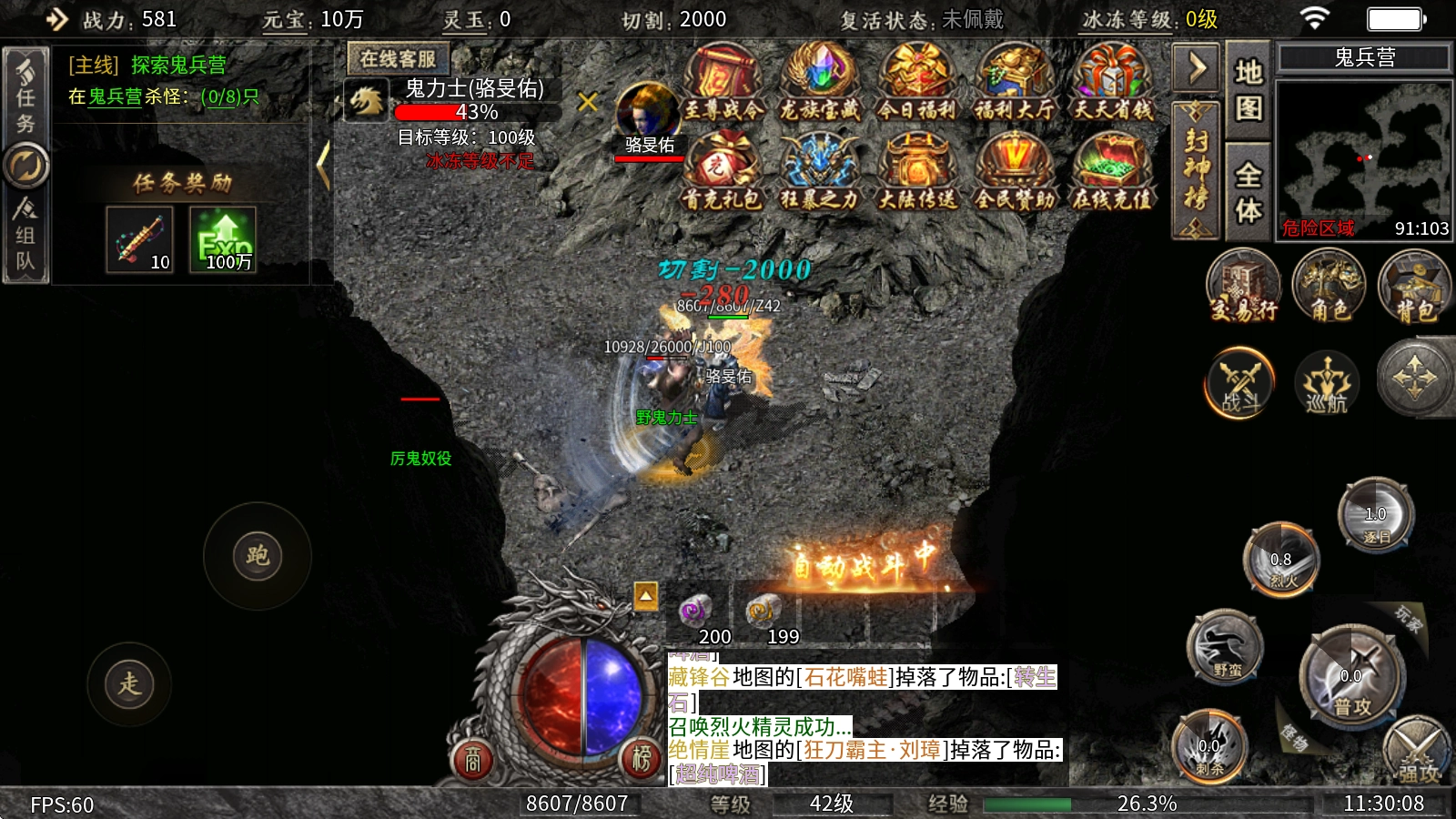1456x819 pixels.
Task: Collapse the top icon bar with the arrow
Action: pos(1197,67)
